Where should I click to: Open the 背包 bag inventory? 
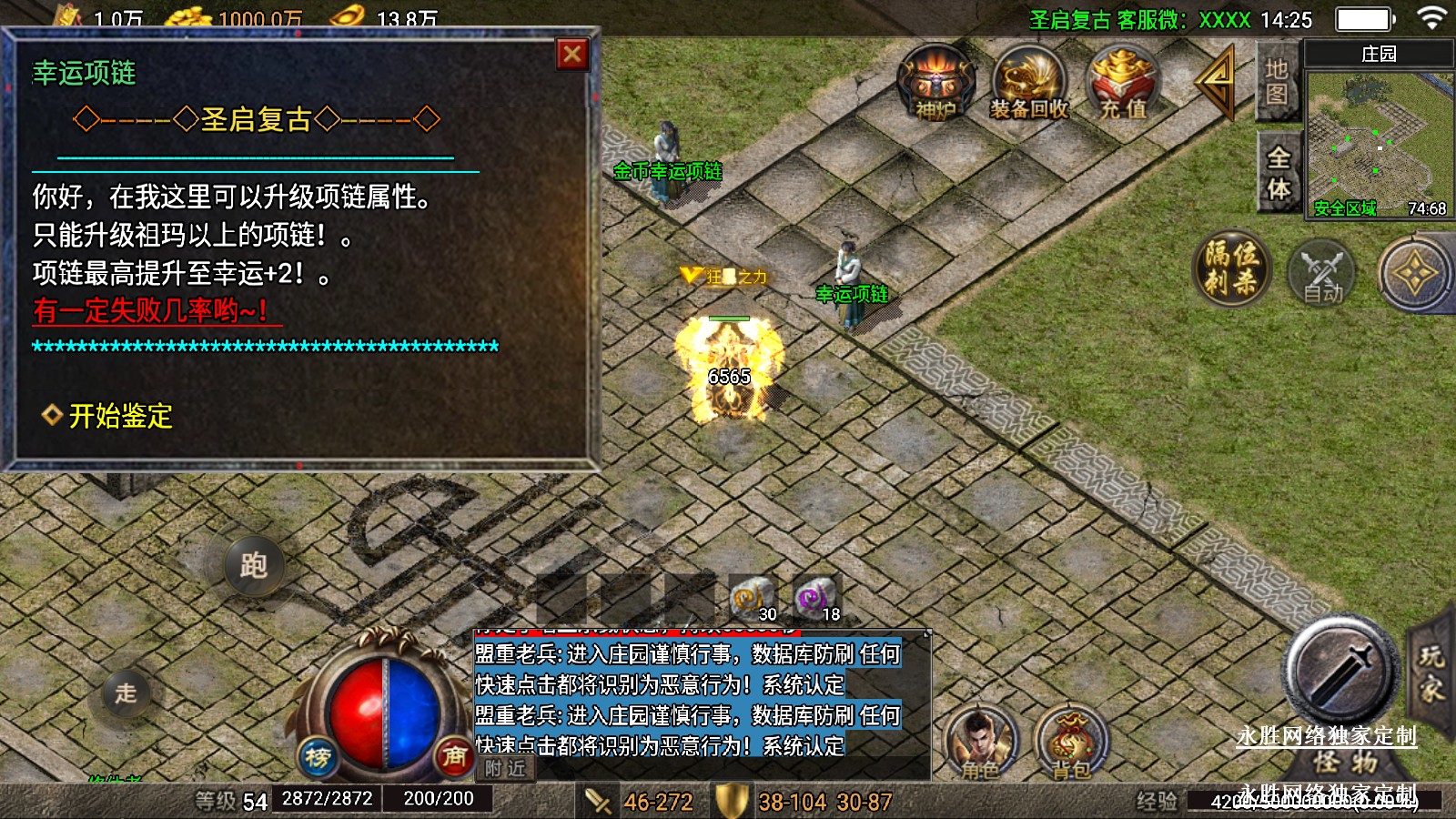click(x=1071, y=742)
